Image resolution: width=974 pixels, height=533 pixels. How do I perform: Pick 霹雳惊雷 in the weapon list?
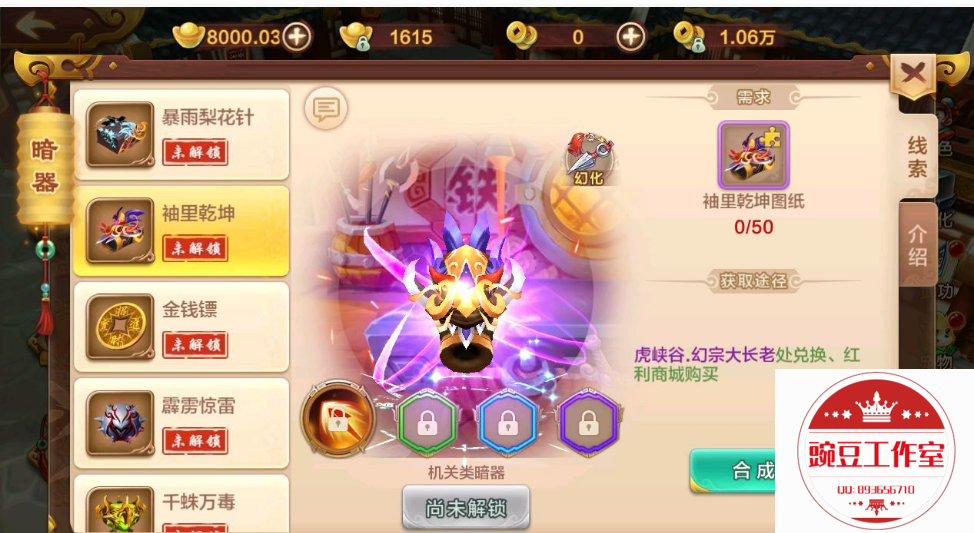[181, 423]
